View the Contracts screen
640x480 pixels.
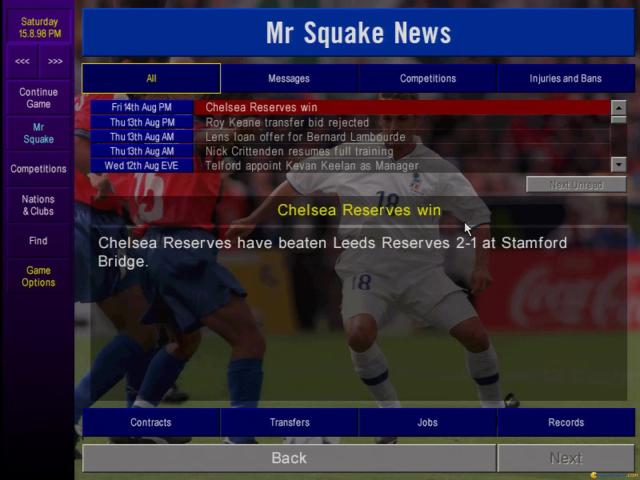(x=151, y=422)
